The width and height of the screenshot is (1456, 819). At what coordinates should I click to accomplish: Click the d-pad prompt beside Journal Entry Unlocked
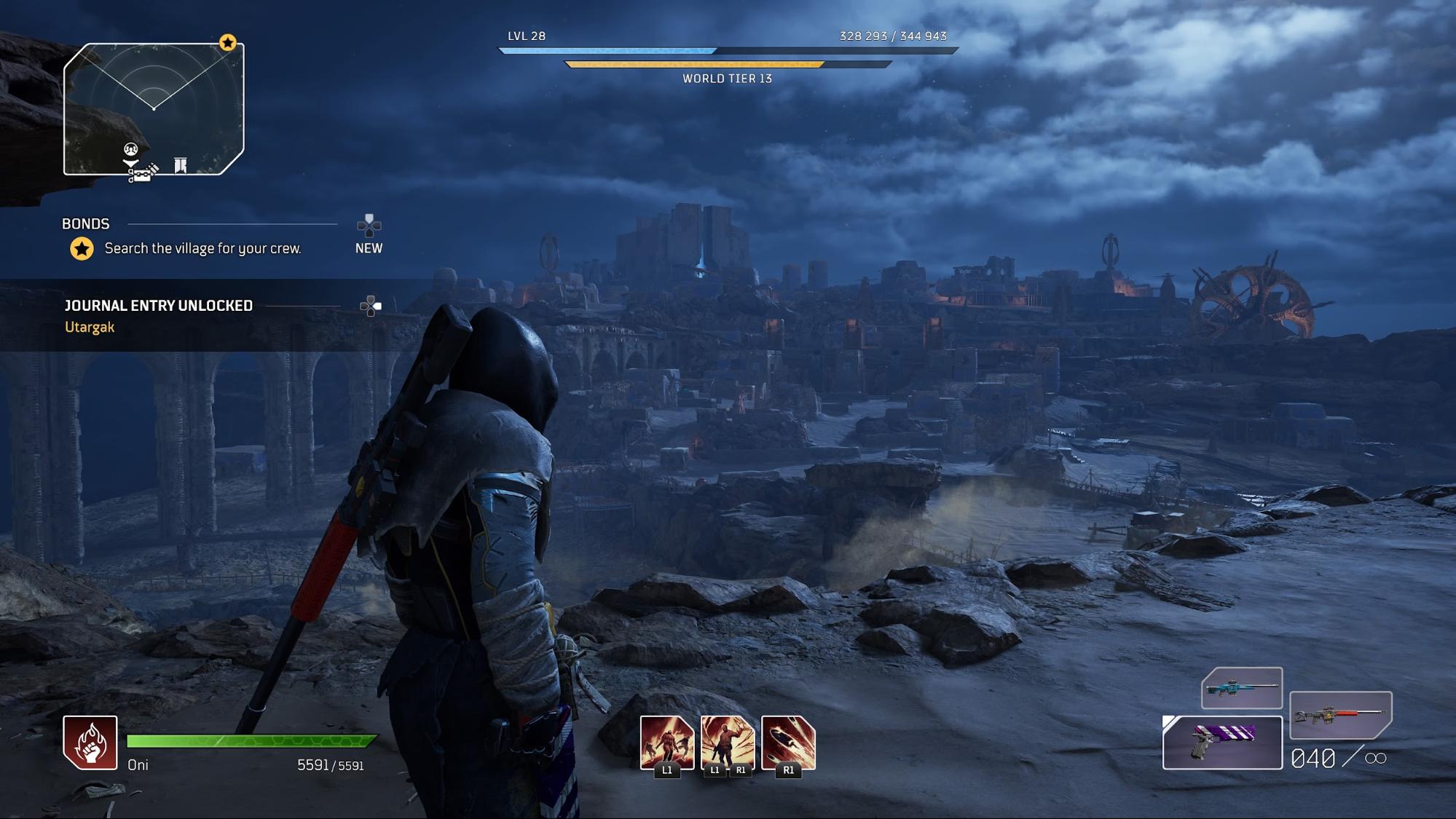coord(371,306)
